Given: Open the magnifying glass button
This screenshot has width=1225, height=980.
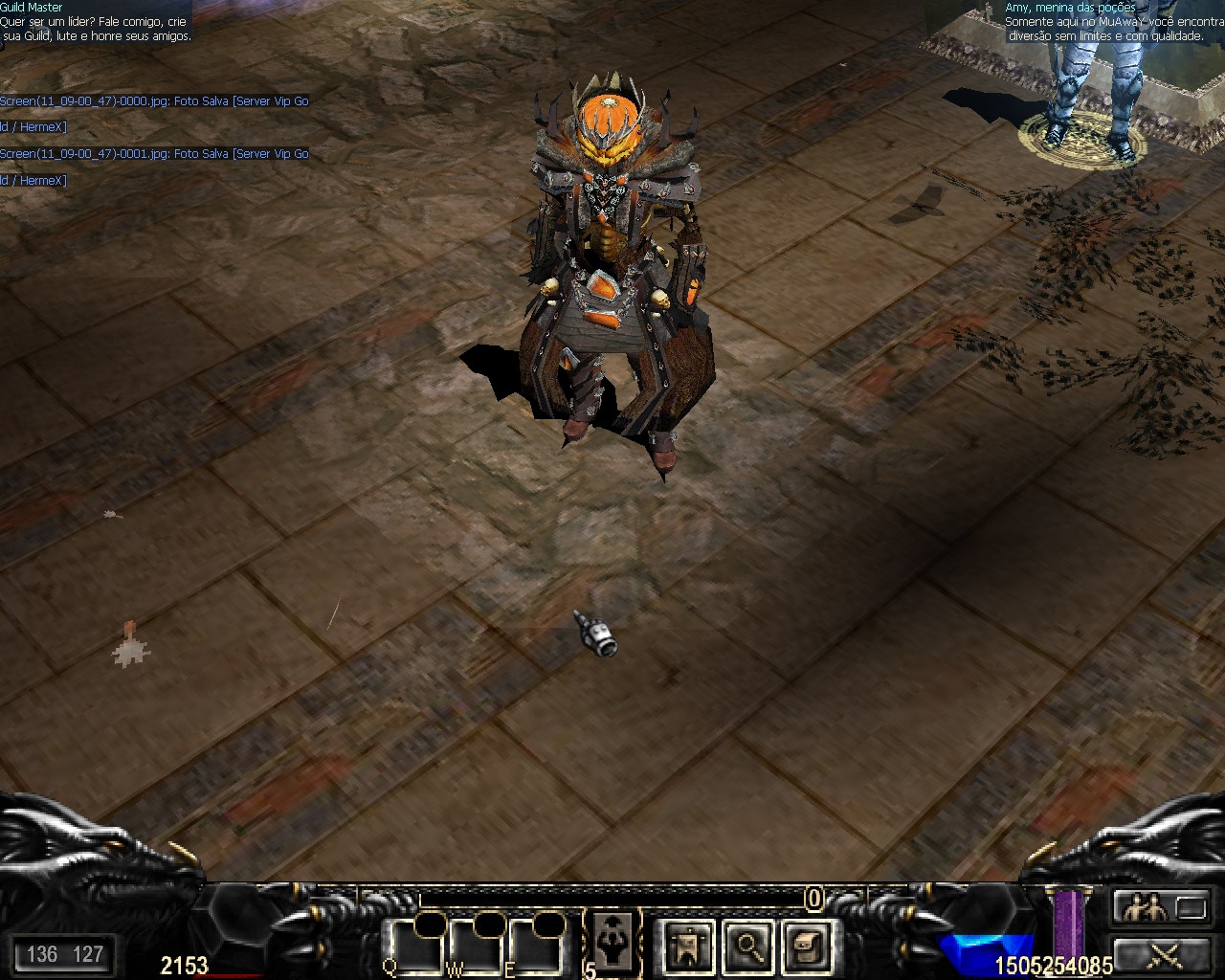Looking at the screenshot, I should 748,947.
